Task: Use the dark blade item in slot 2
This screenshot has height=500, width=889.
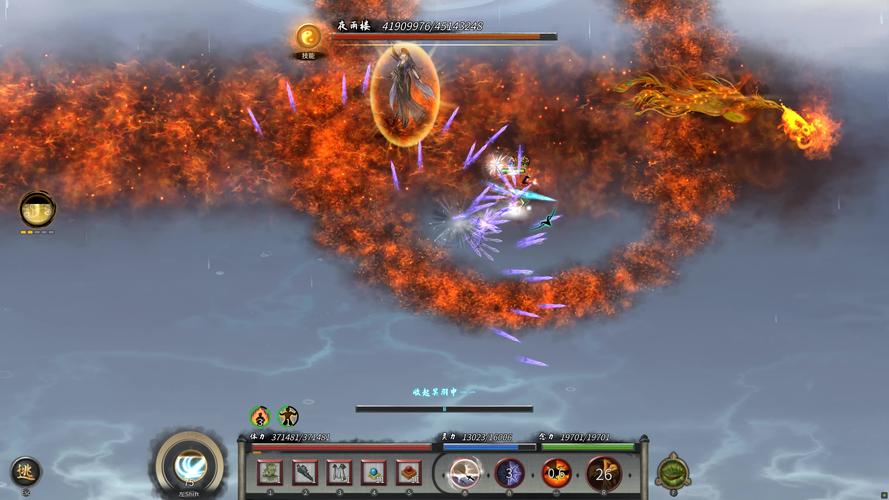Action: point(305,472)
